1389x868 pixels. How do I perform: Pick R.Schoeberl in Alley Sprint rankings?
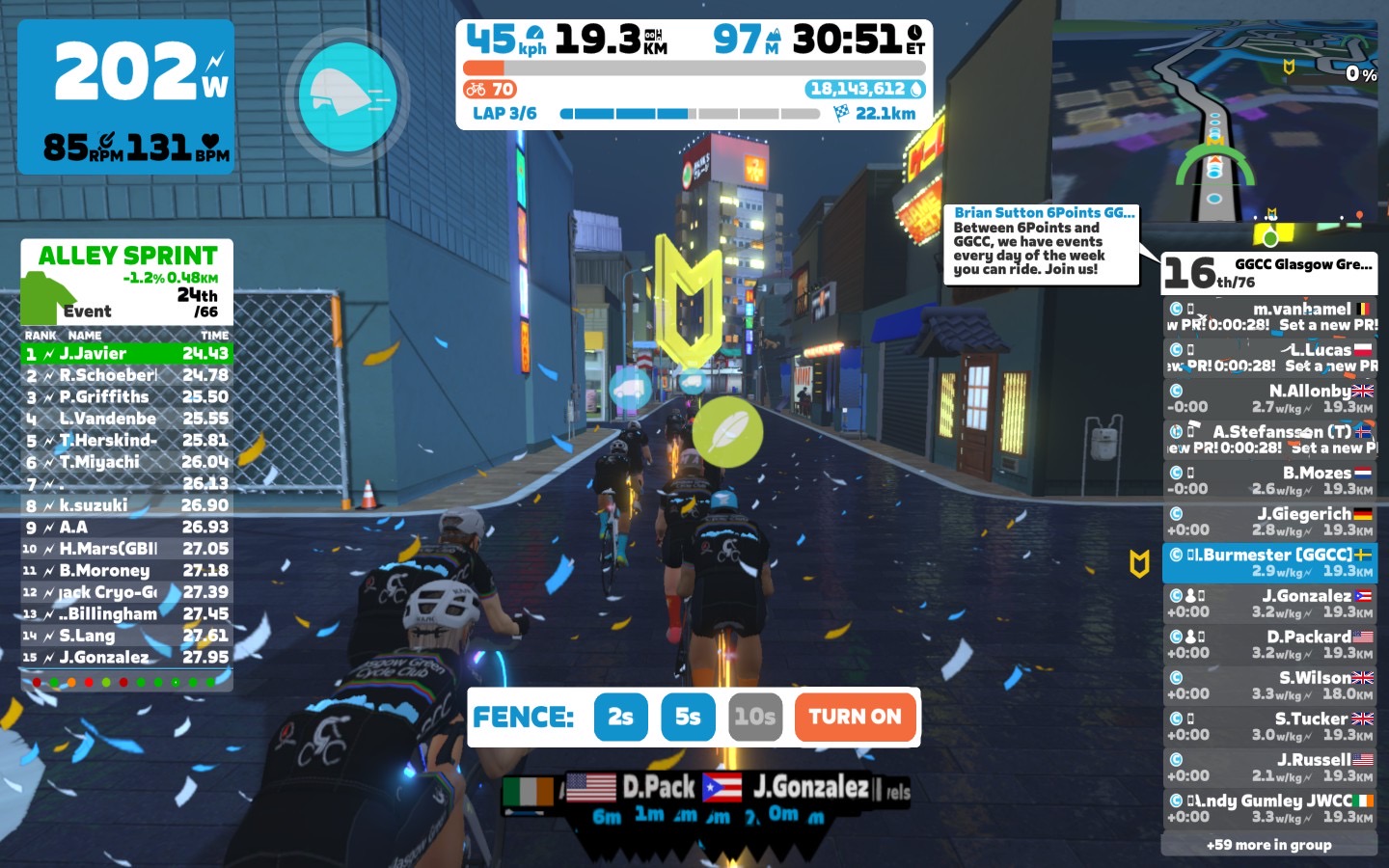coord(127,375)
